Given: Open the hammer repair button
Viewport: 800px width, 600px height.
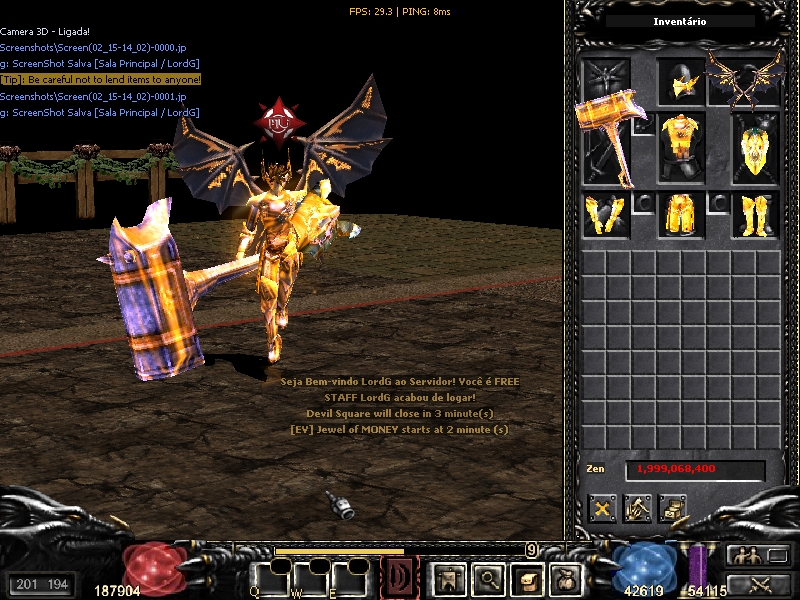Looking at the screenshot, I should tap(638, 508).
